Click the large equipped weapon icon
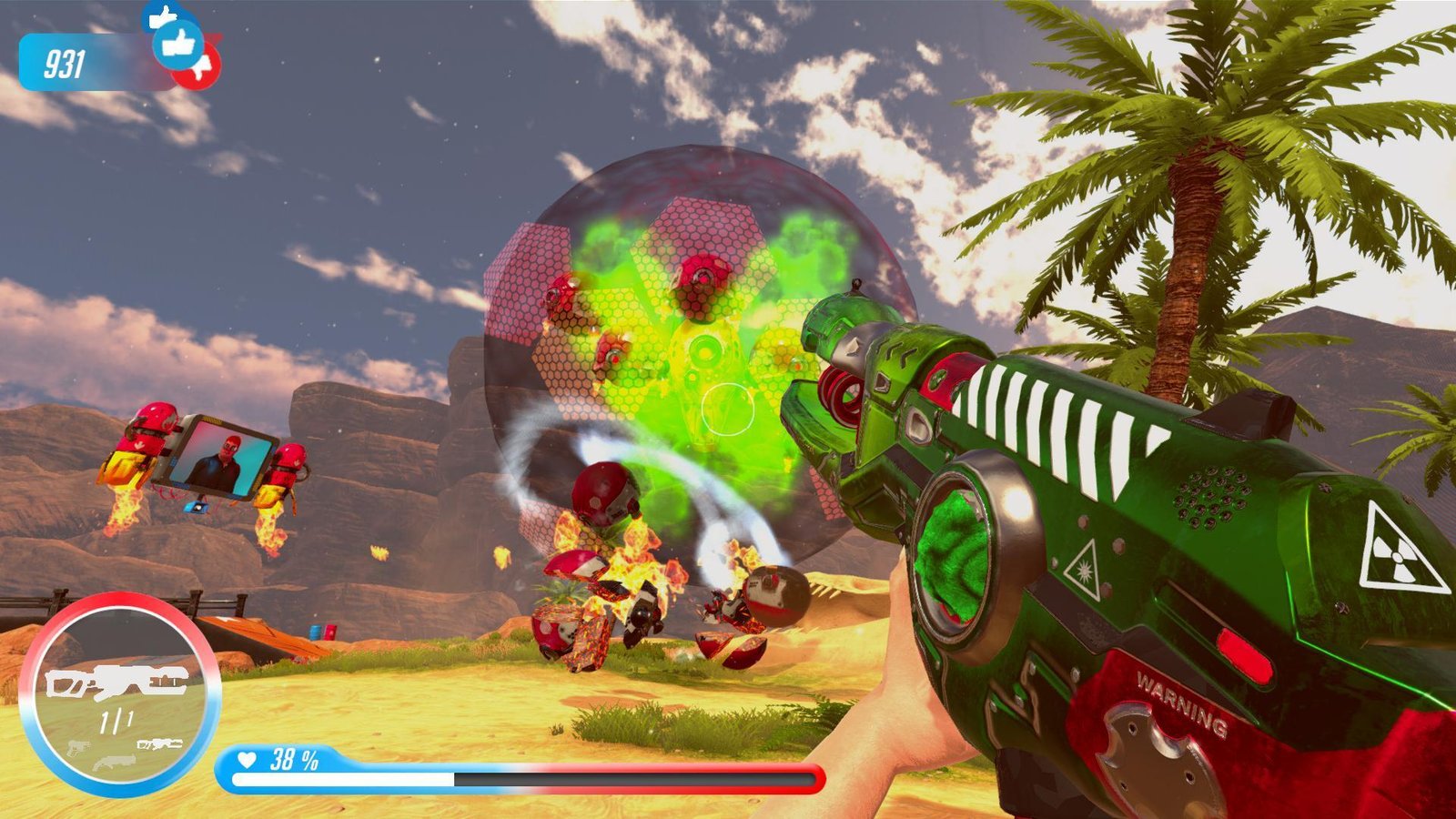The width and height of the screenshot is (1456, 819). pos(116,682)
